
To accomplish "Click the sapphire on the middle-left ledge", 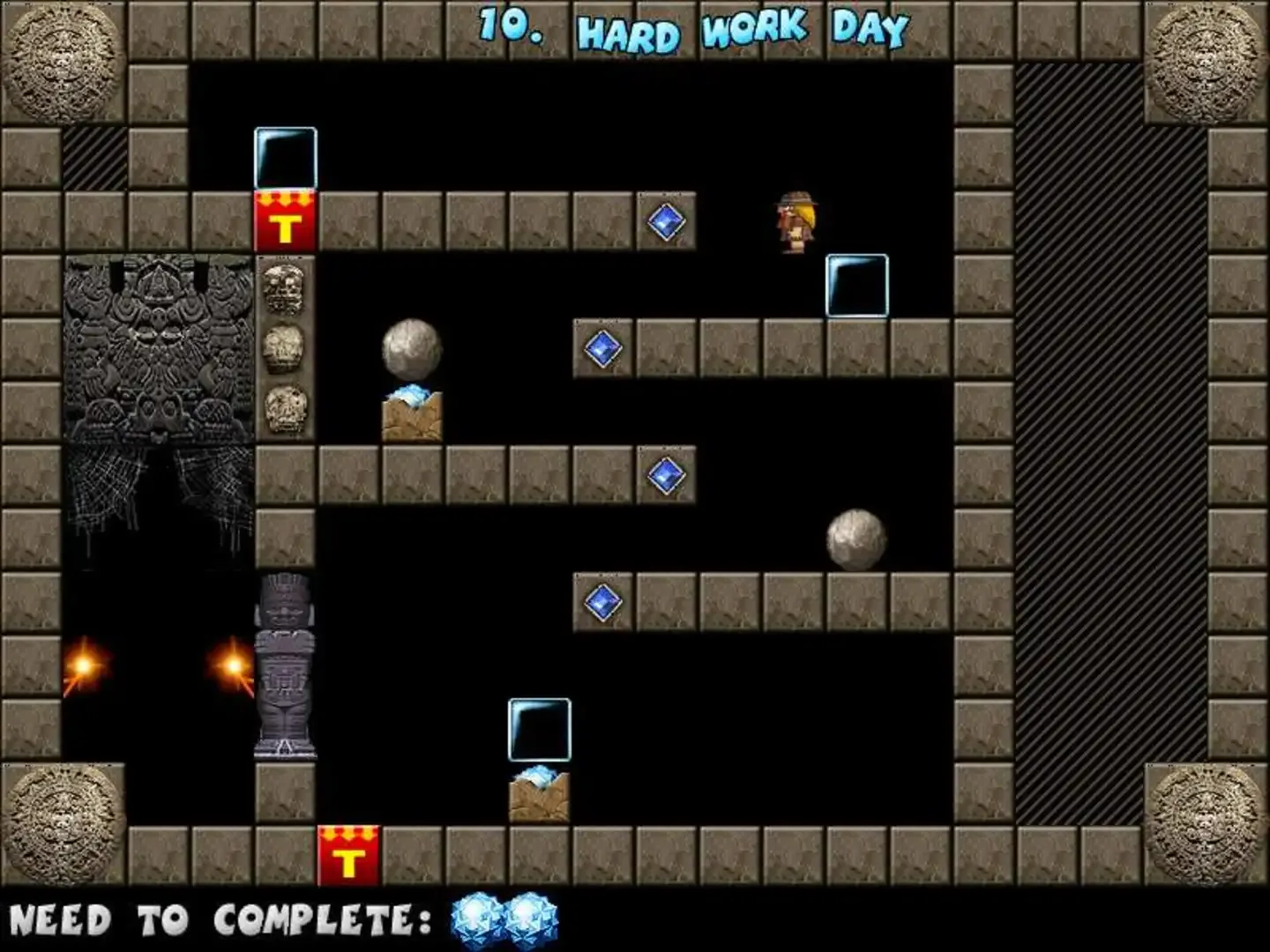I will click(x=602, y=347).
